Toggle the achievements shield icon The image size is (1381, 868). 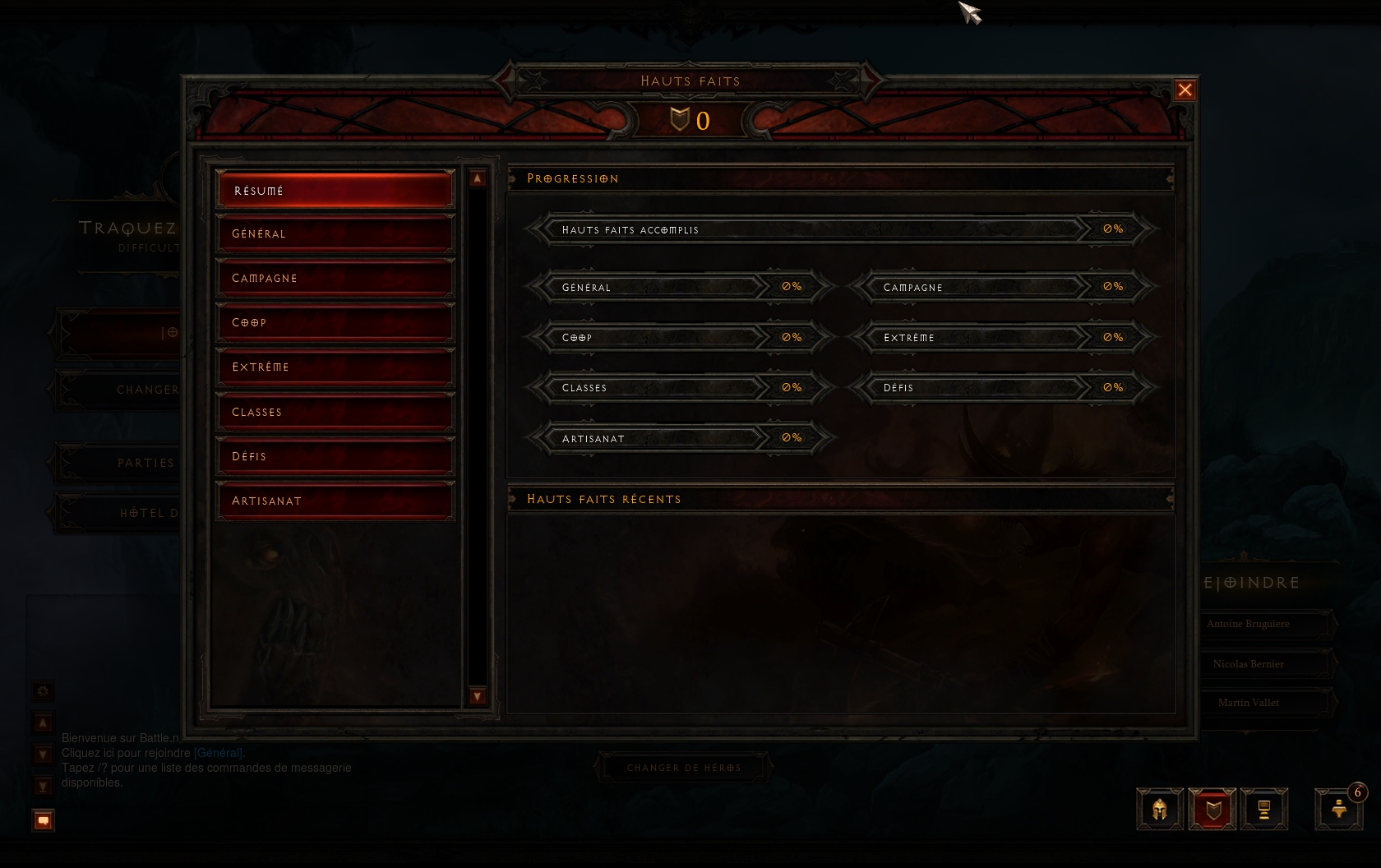1212,810
